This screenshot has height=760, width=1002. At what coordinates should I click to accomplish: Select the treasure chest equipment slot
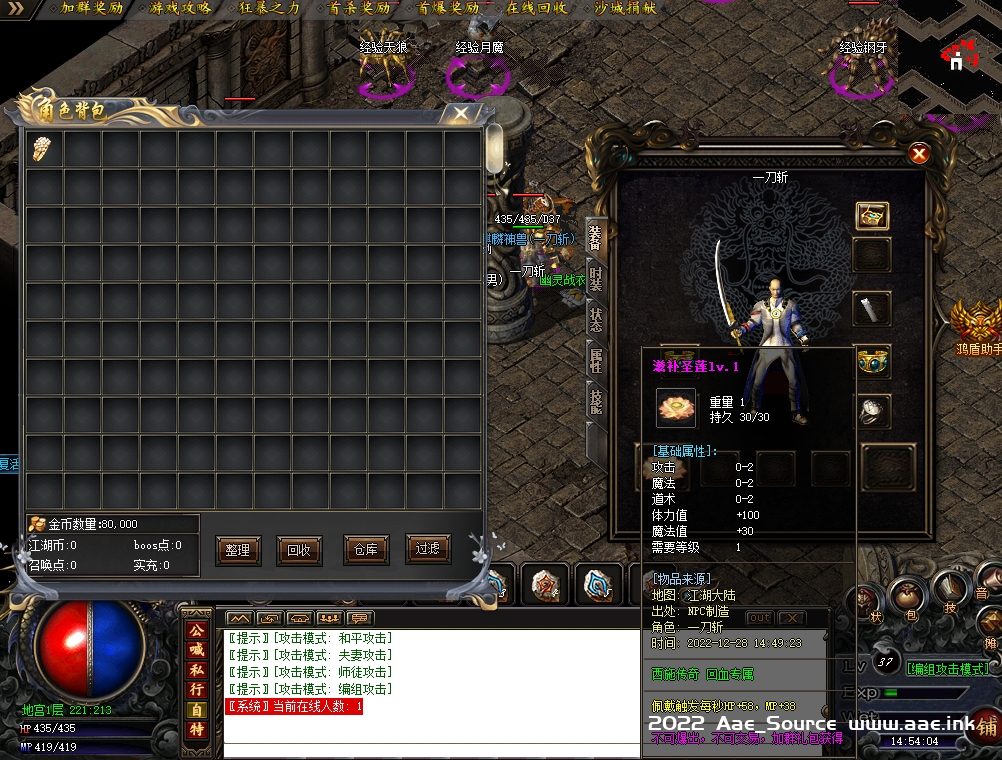pyautogui.click(x=872, y=215)
